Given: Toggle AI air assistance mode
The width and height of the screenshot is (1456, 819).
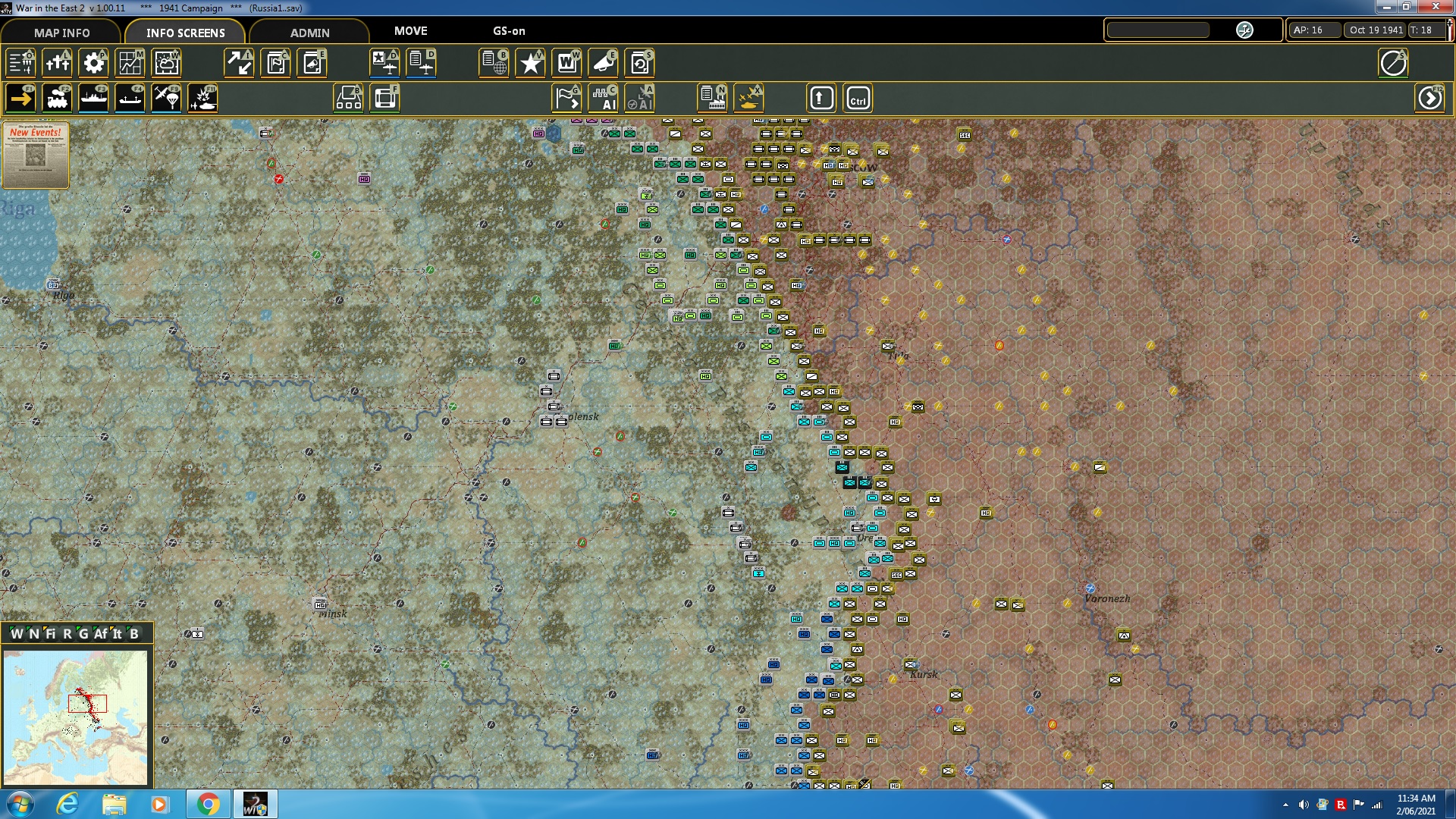Looking at the screenshot, I should [641, 97].
